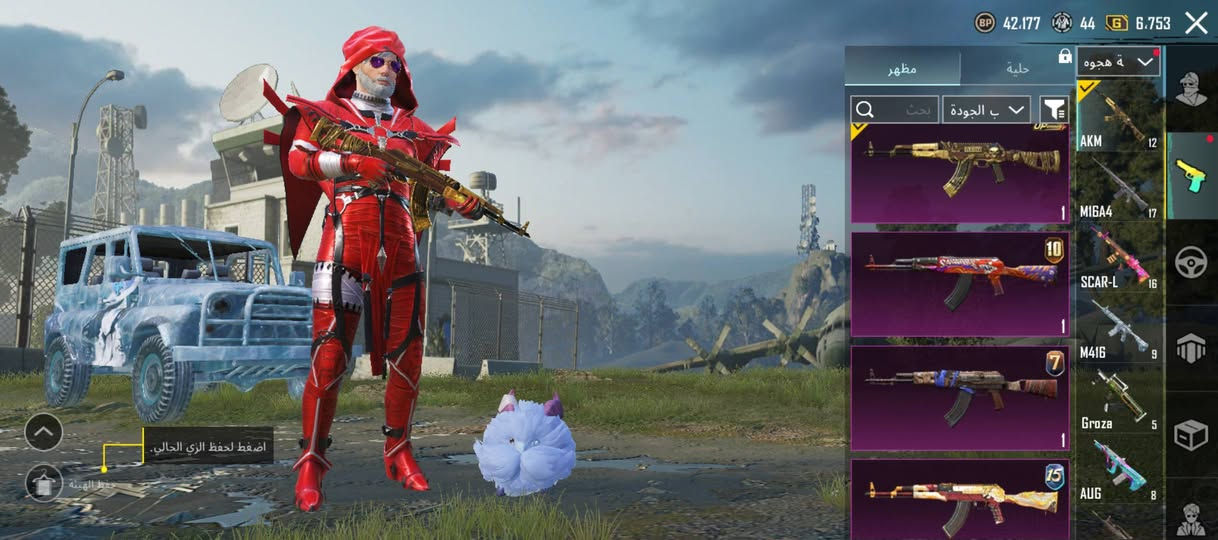
Task: Open the quality sort dropdown
Action: pos(986,109)
